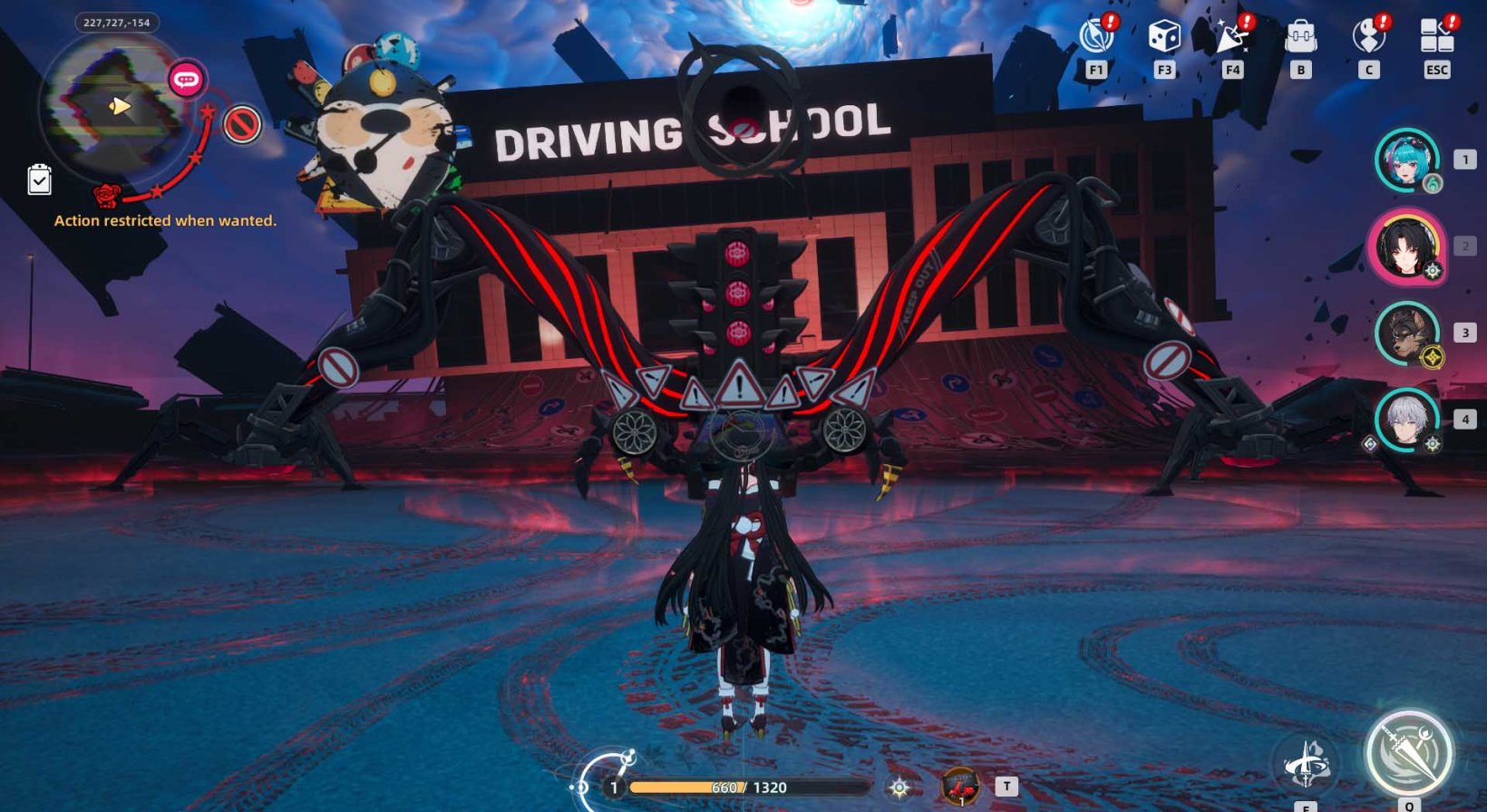Click the sun-shaped compass icon beside health bar

[x=899, y=788]
